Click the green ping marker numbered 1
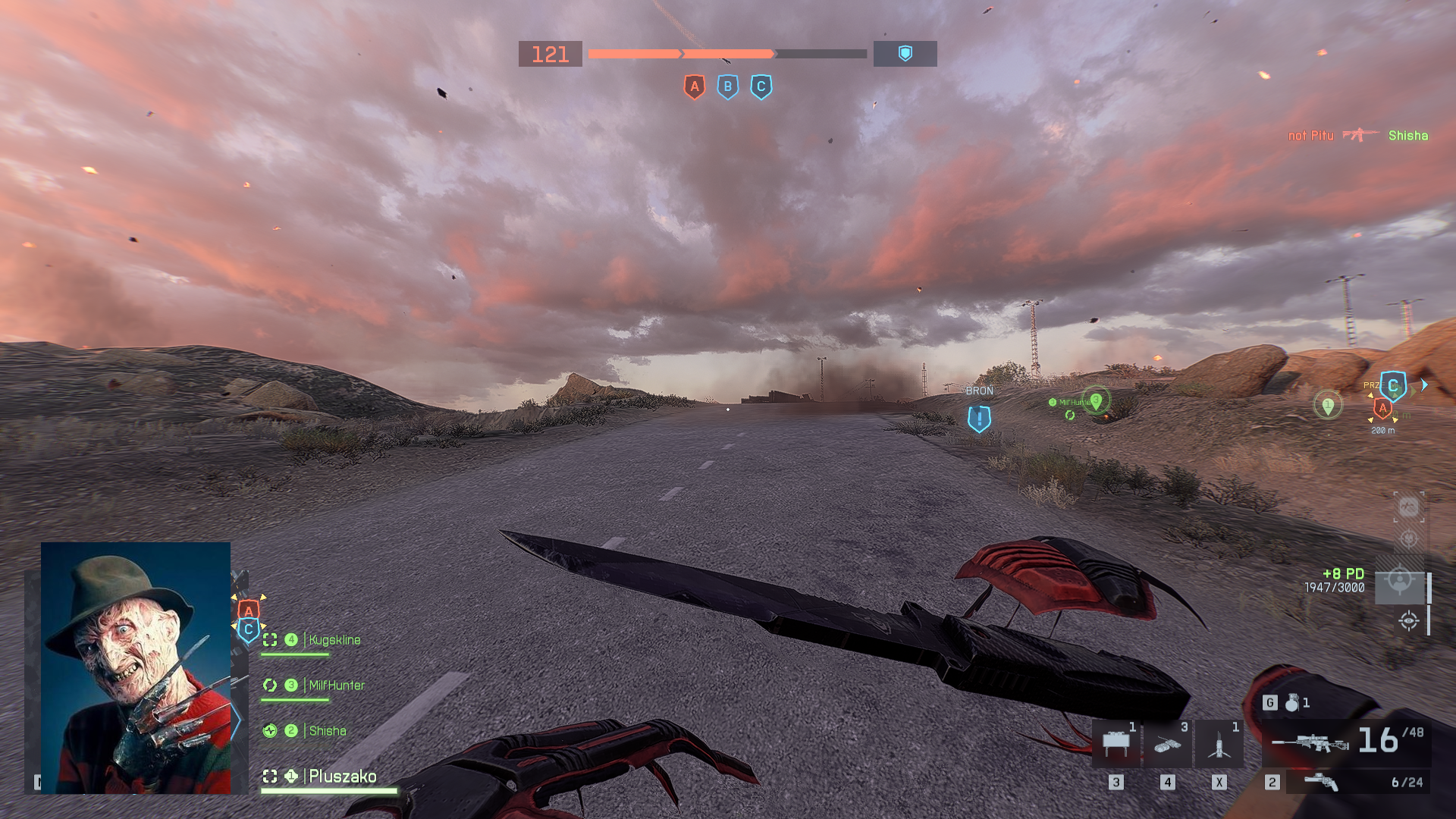The height and width of the screenshot is (819, 1456). coord(1327,405)
